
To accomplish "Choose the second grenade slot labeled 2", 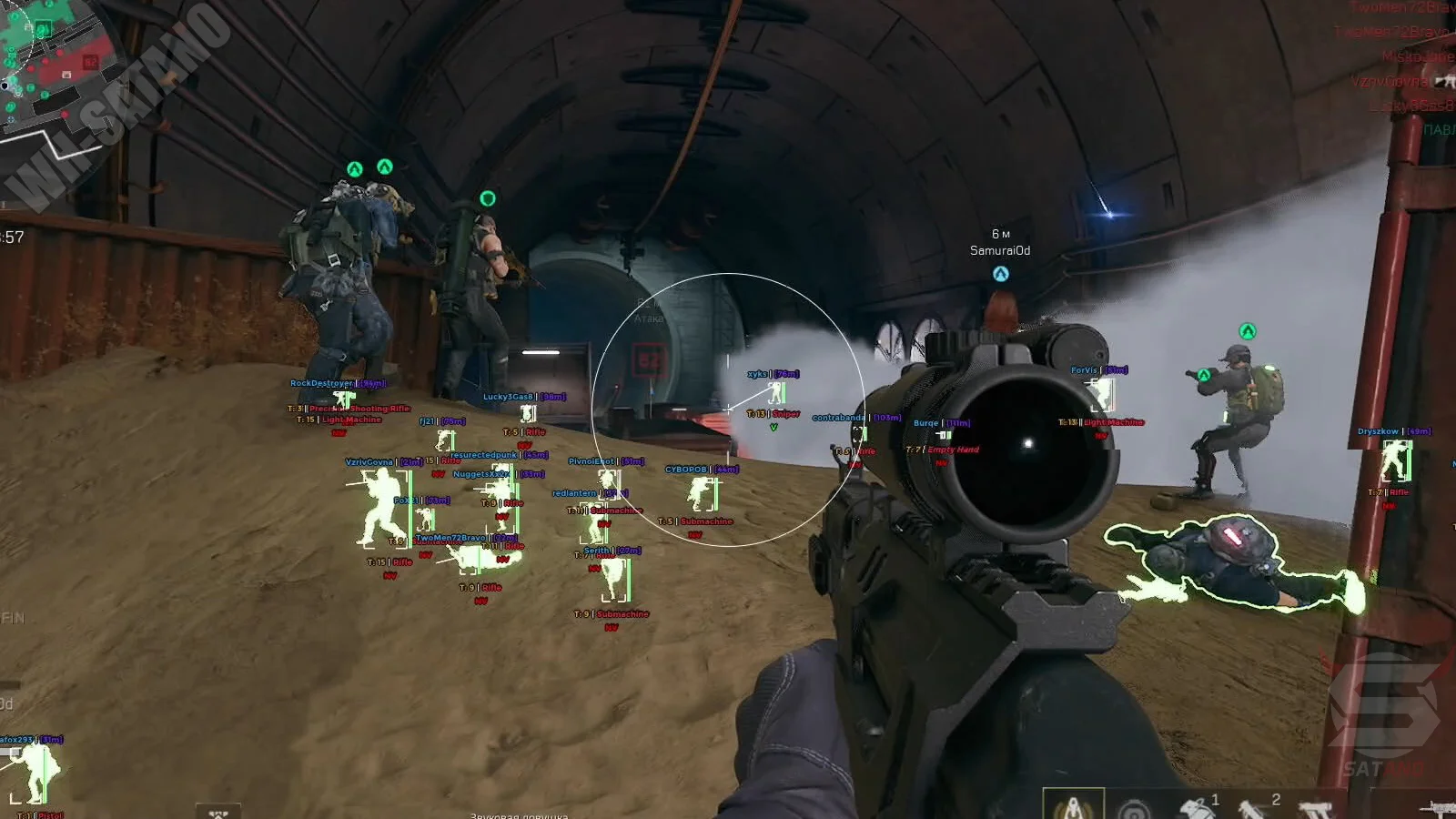I will [1256, 806].
